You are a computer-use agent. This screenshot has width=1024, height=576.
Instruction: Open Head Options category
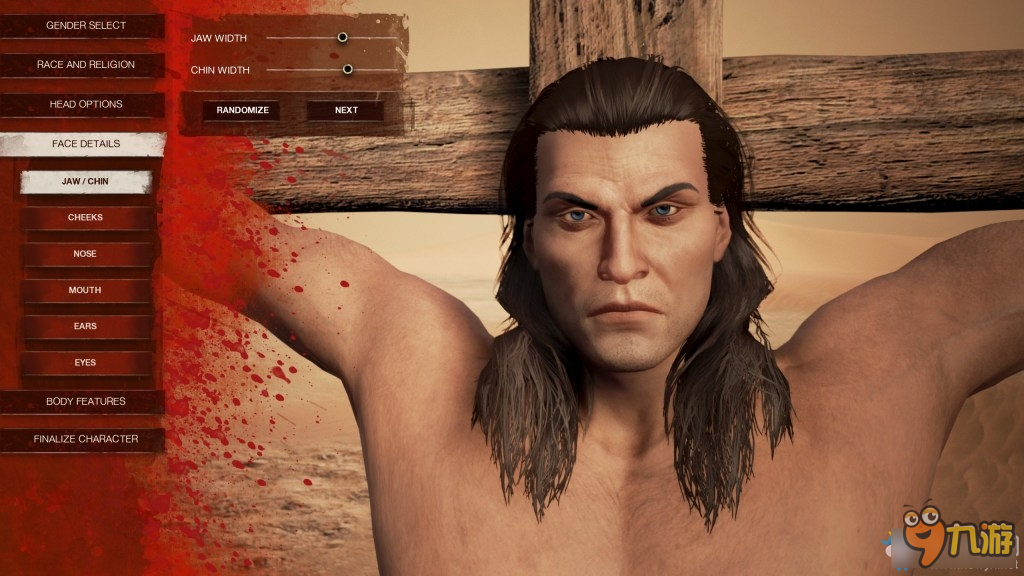coord(85,104)
